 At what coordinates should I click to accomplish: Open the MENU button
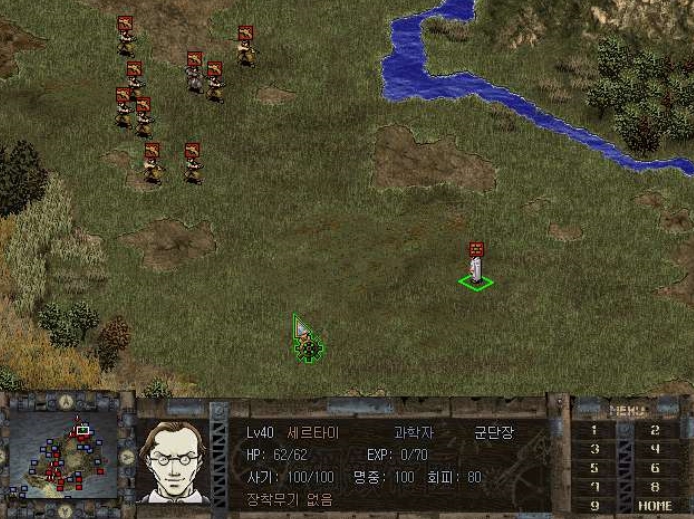626,409
